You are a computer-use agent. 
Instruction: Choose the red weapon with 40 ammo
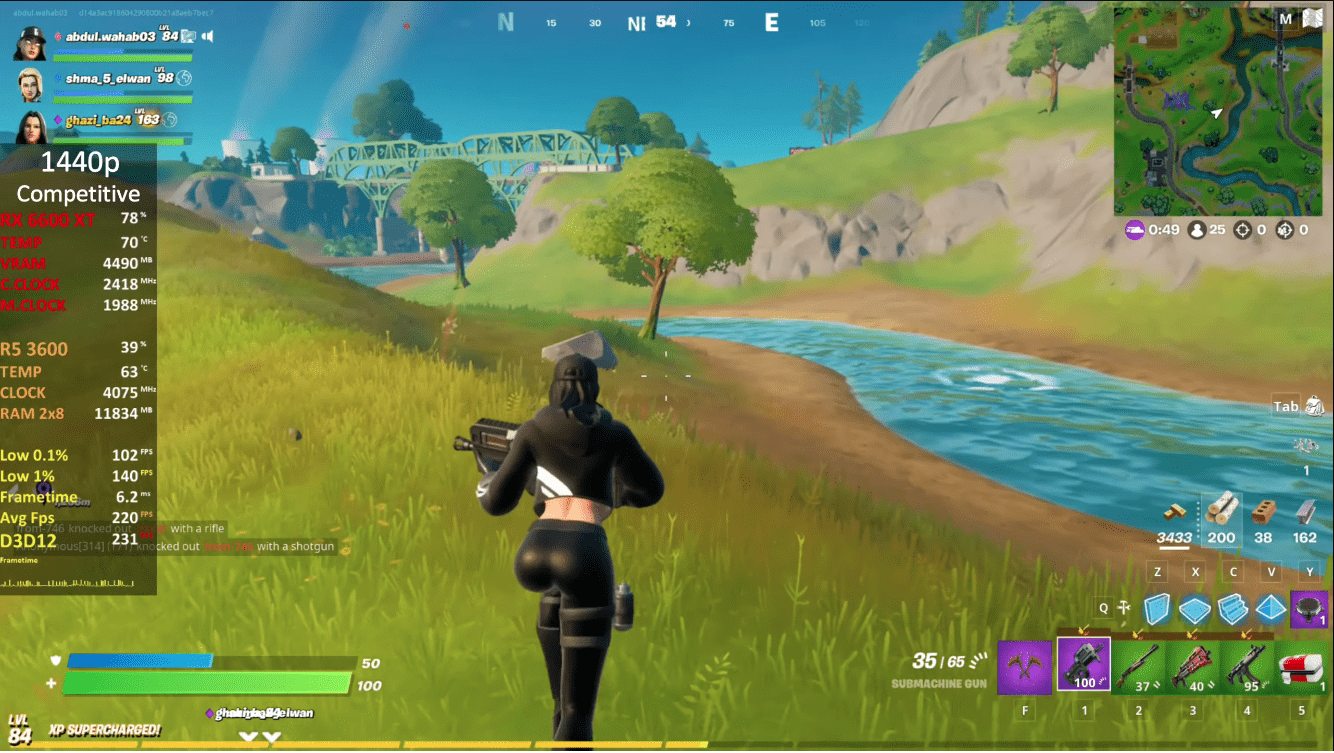click(x=1192, y=665)
